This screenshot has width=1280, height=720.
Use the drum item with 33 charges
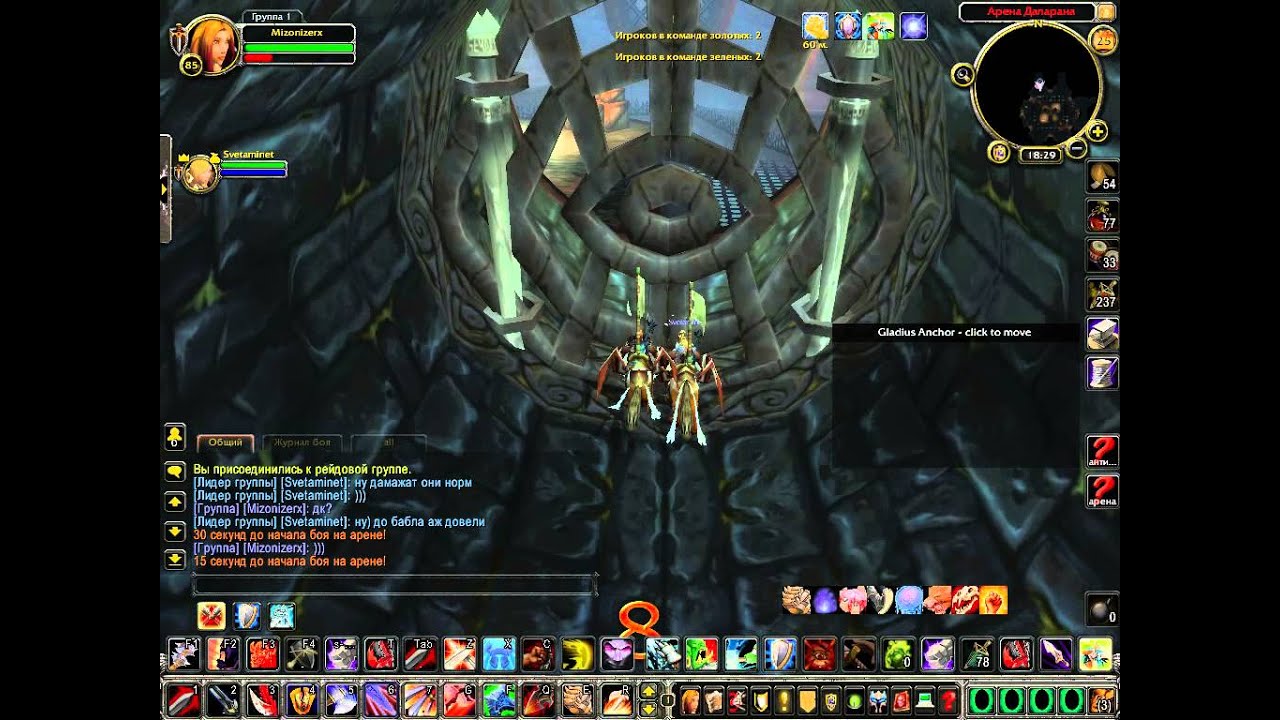[x=1102, y=255]
